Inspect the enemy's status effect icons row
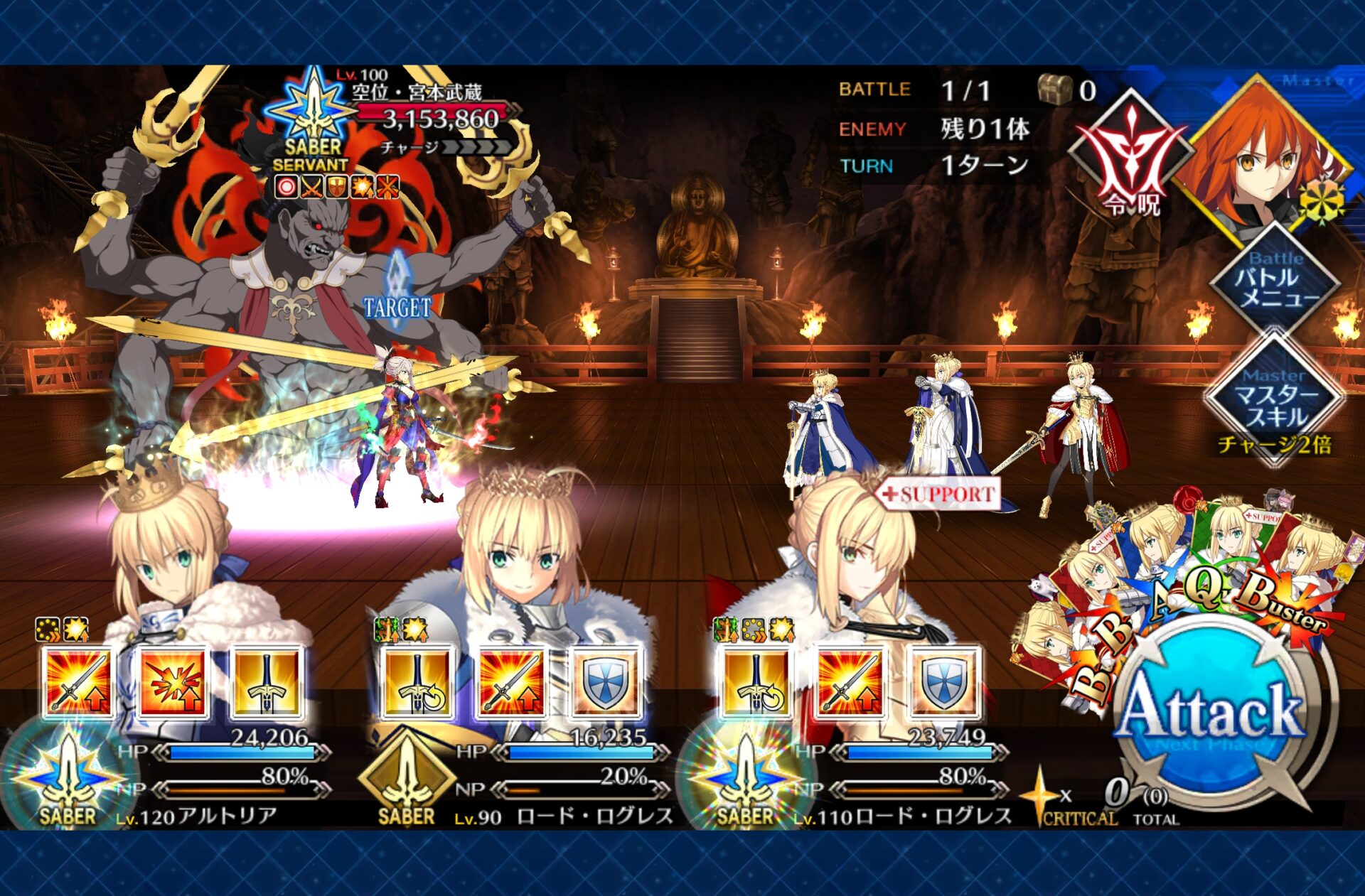The image size is (1365, 896). (x=337, y=187)
